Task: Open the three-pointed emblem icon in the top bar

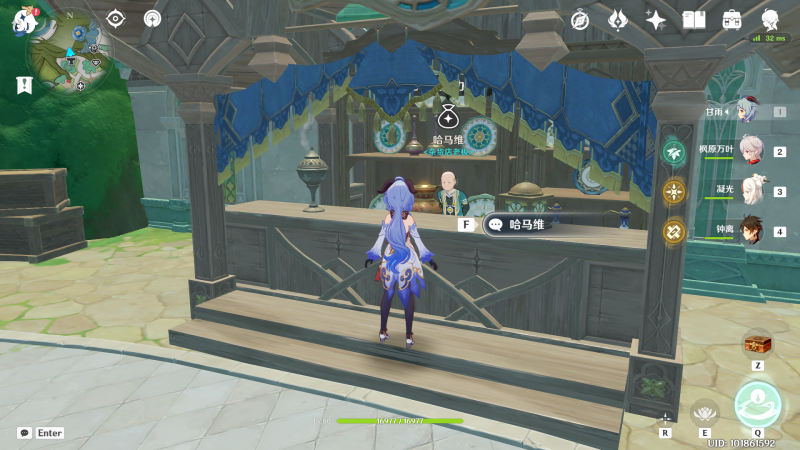Action: click(x=618, y=19)
